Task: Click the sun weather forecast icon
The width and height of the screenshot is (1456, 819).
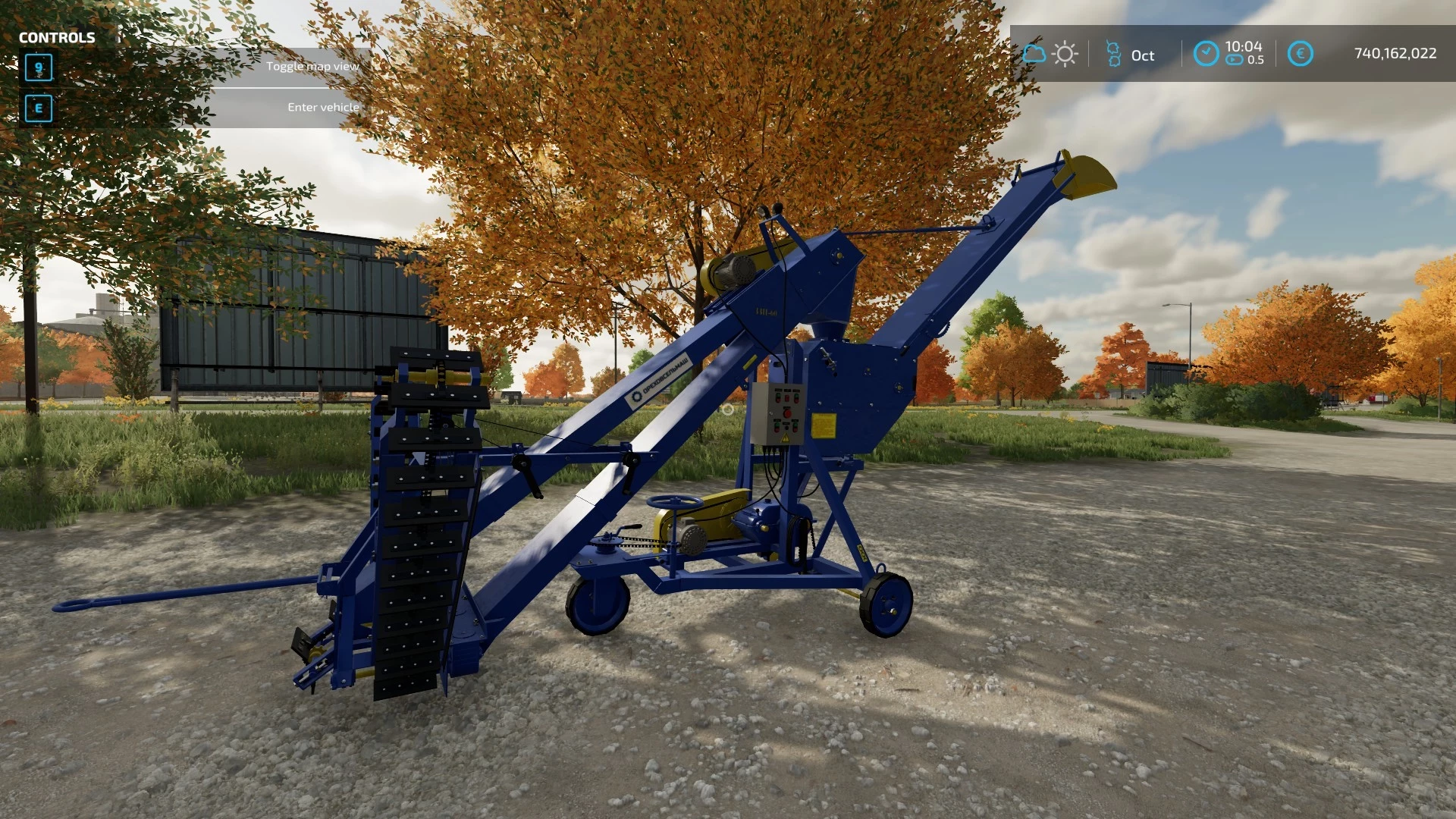Action: [1065, 54]
